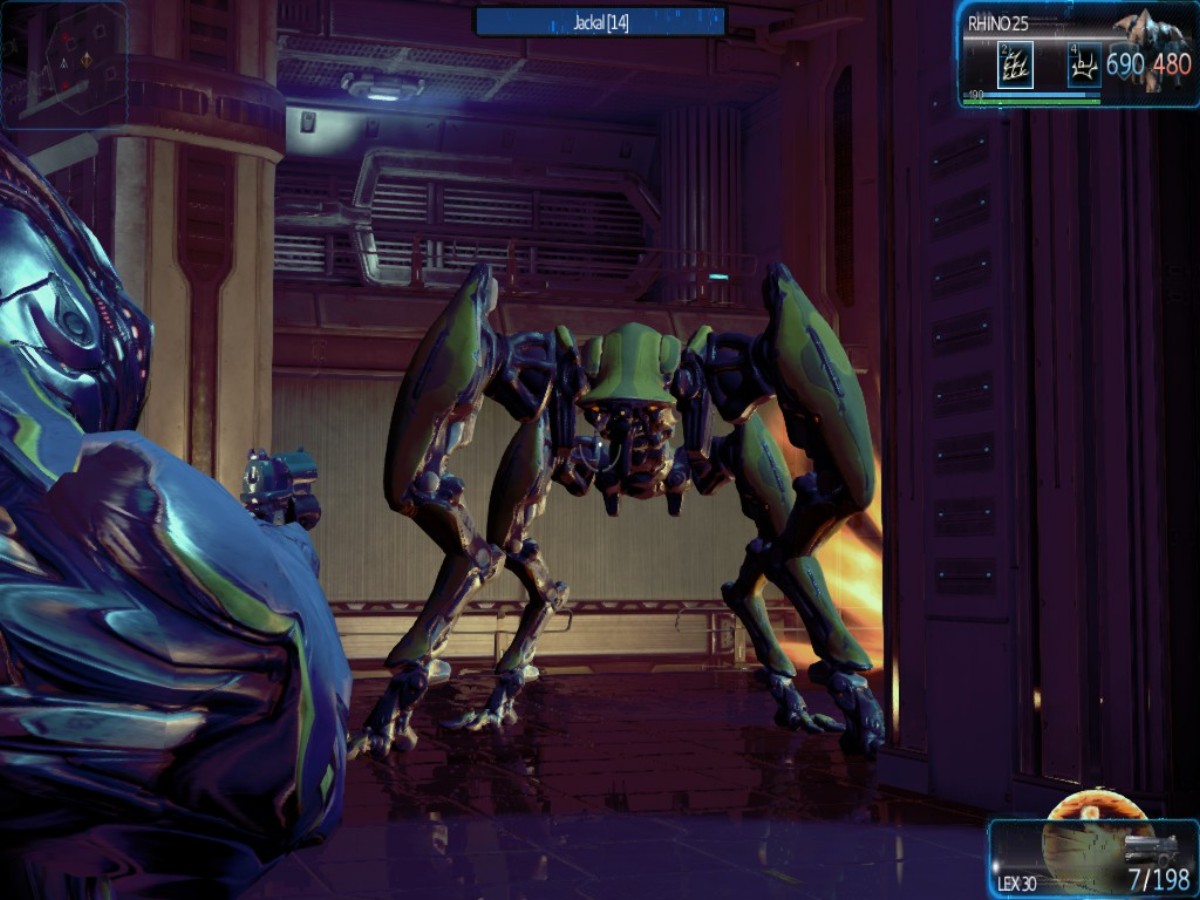This screenshot has width=1200, height=900.
Task: Select the Lex pistol weapon icon
Action: tap(1150, 850)
